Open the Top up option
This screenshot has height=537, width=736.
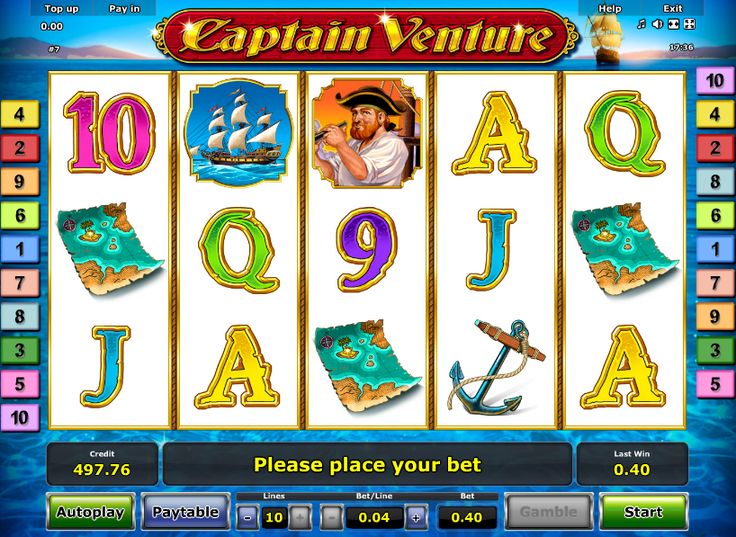point(61,8)
